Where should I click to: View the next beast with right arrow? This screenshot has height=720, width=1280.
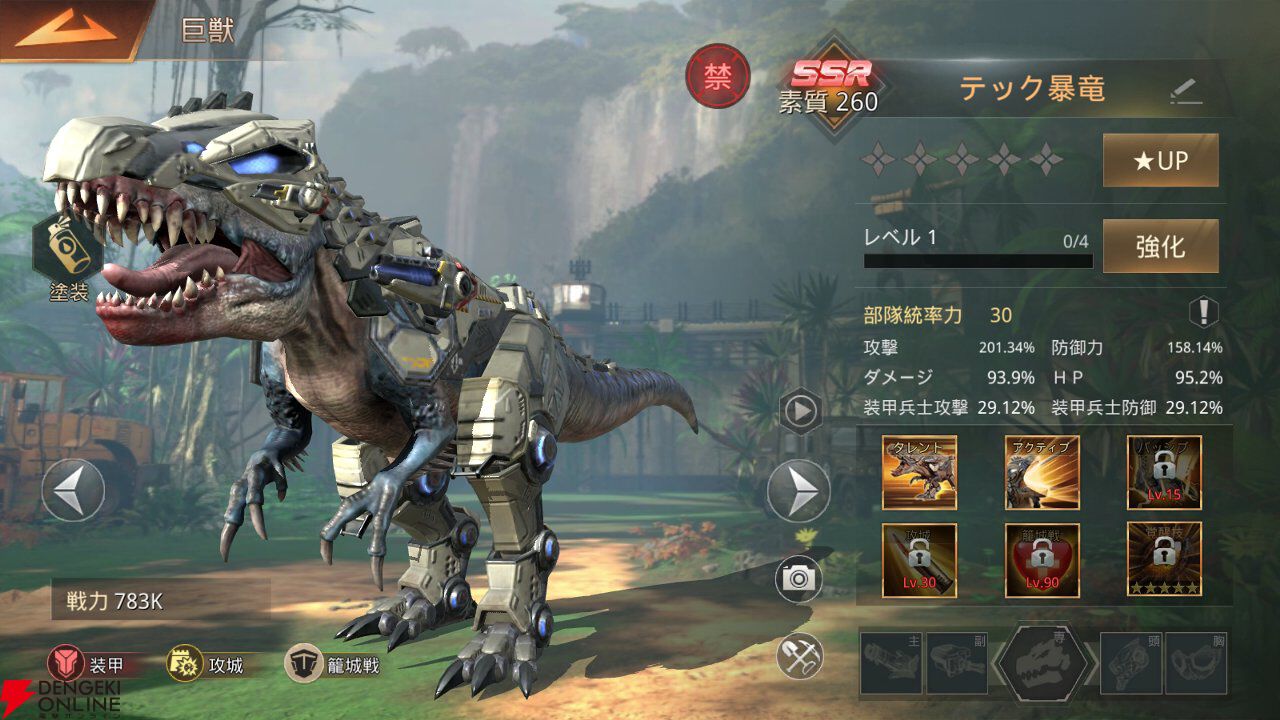coord(798,491)
